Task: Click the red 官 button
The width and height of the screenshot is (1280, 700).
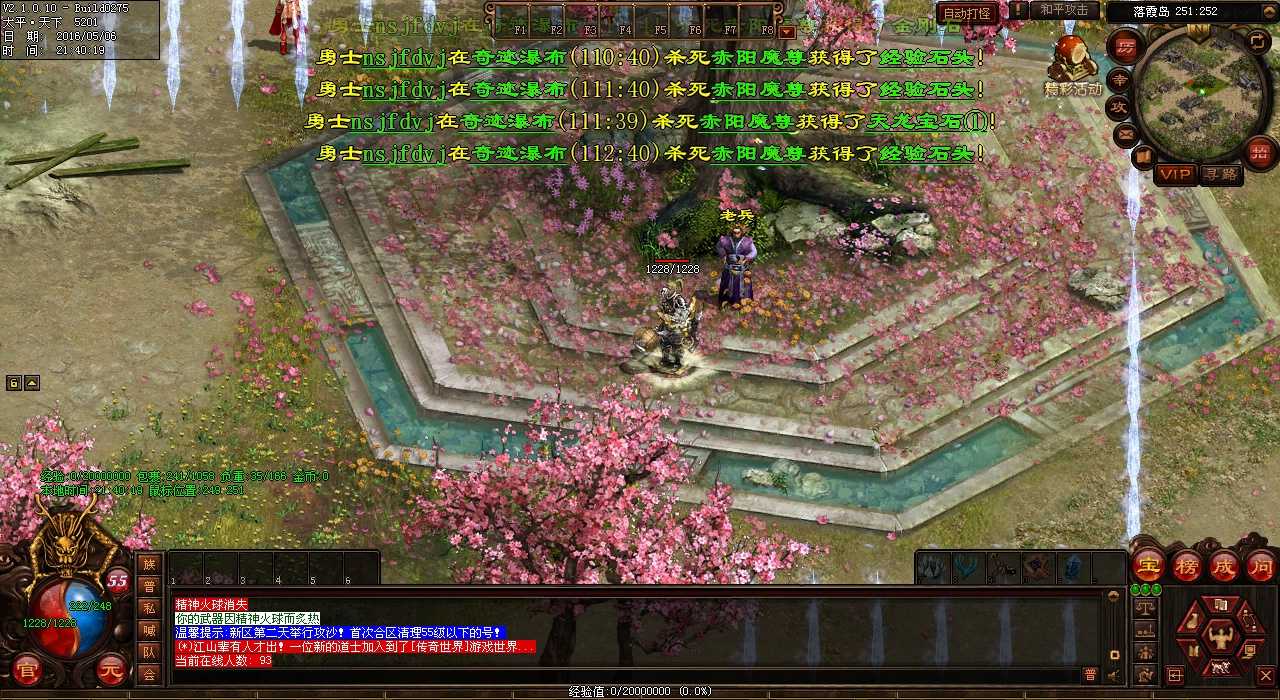Action: tap(26, 669)
